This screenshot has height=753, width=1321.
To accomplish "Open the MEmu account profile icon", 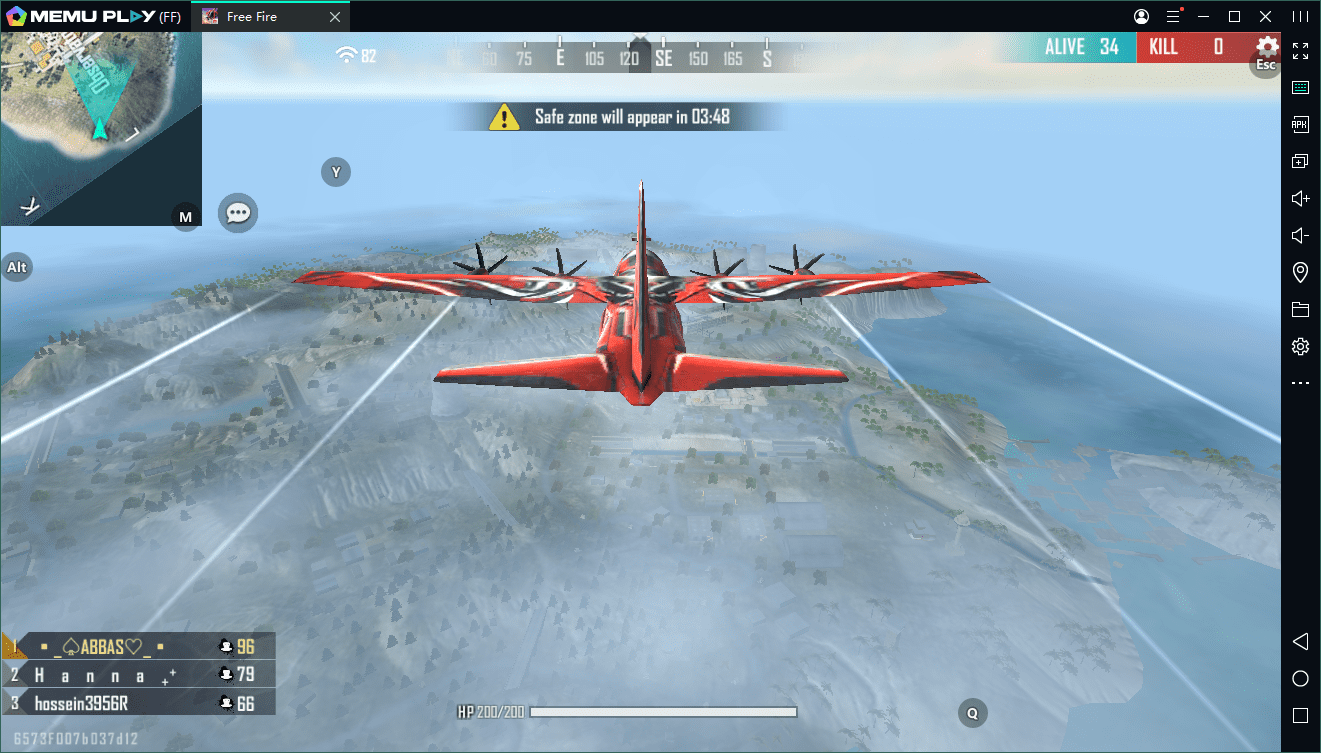I will [1141, 17].
